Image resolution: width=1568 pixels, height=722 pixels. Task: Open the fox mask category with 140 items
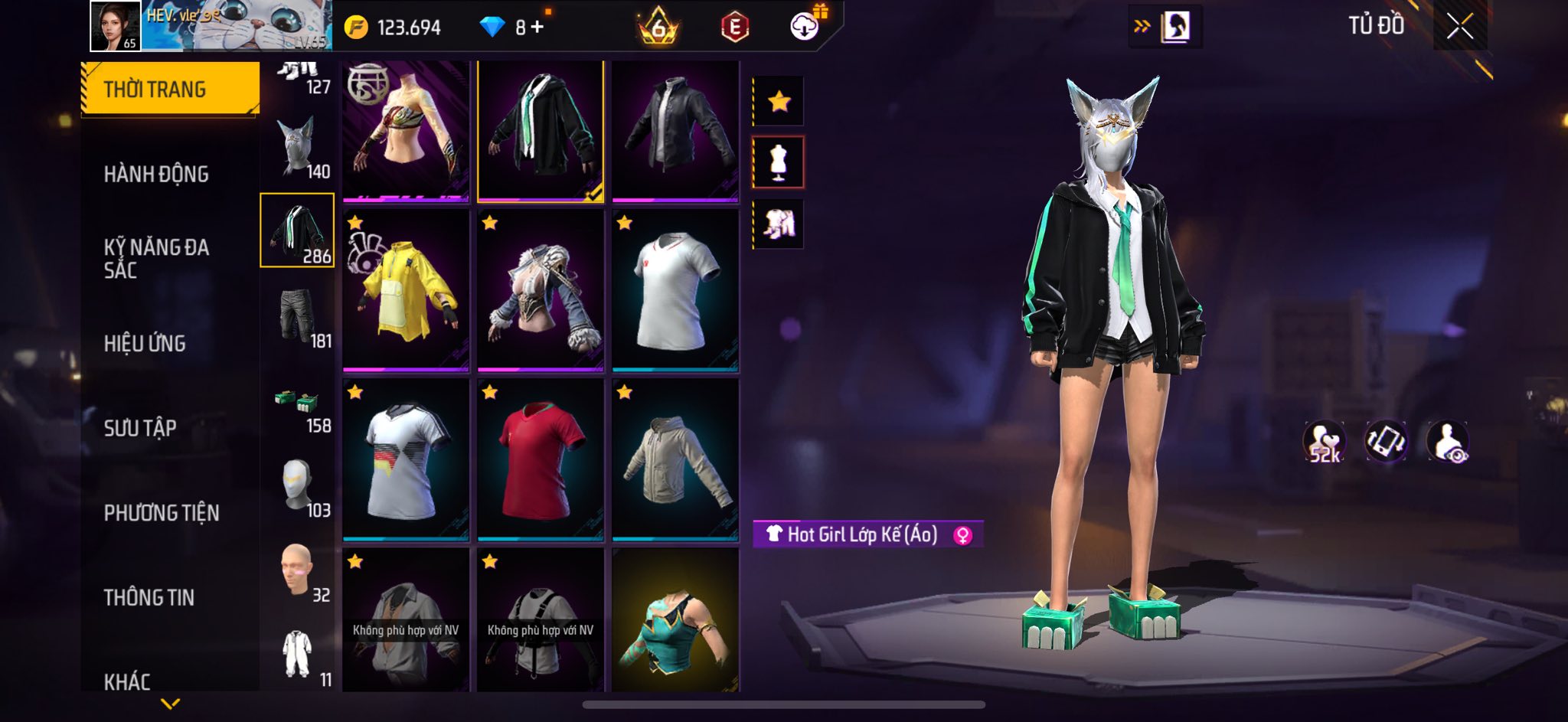tap(298, 148)
